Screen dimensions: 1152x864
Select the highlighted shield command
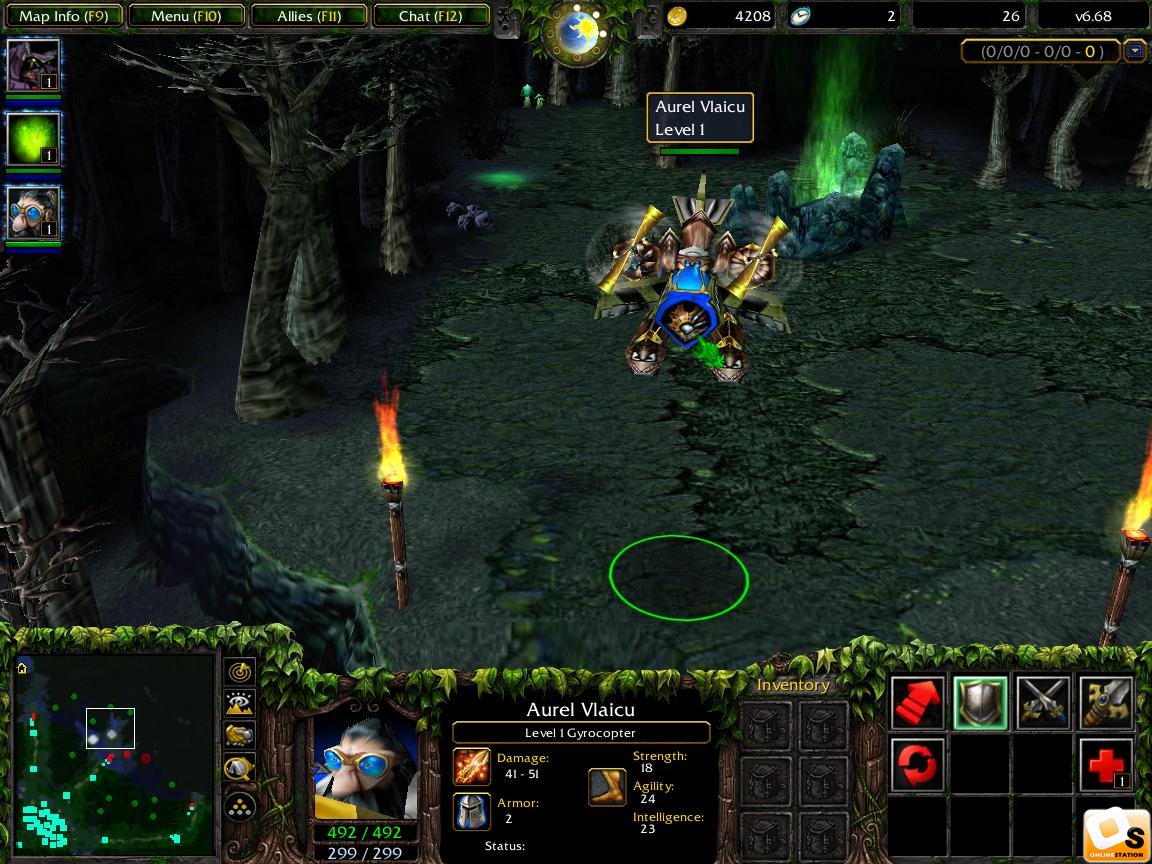point(980,703)
